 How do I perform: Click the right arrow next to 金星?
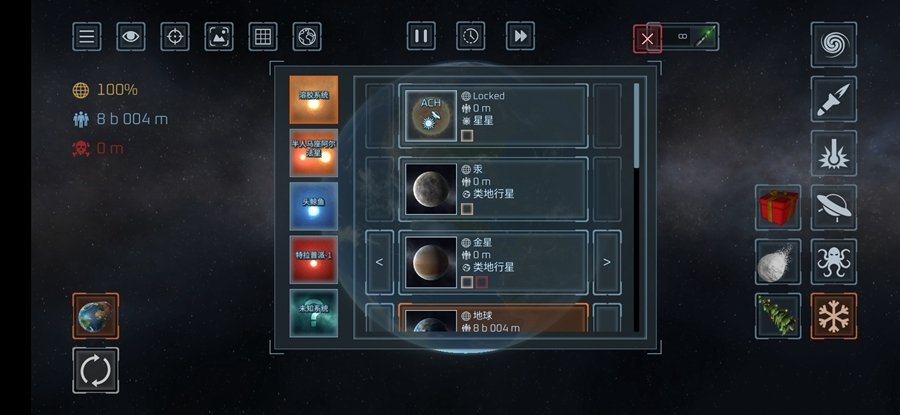point(607,262)
